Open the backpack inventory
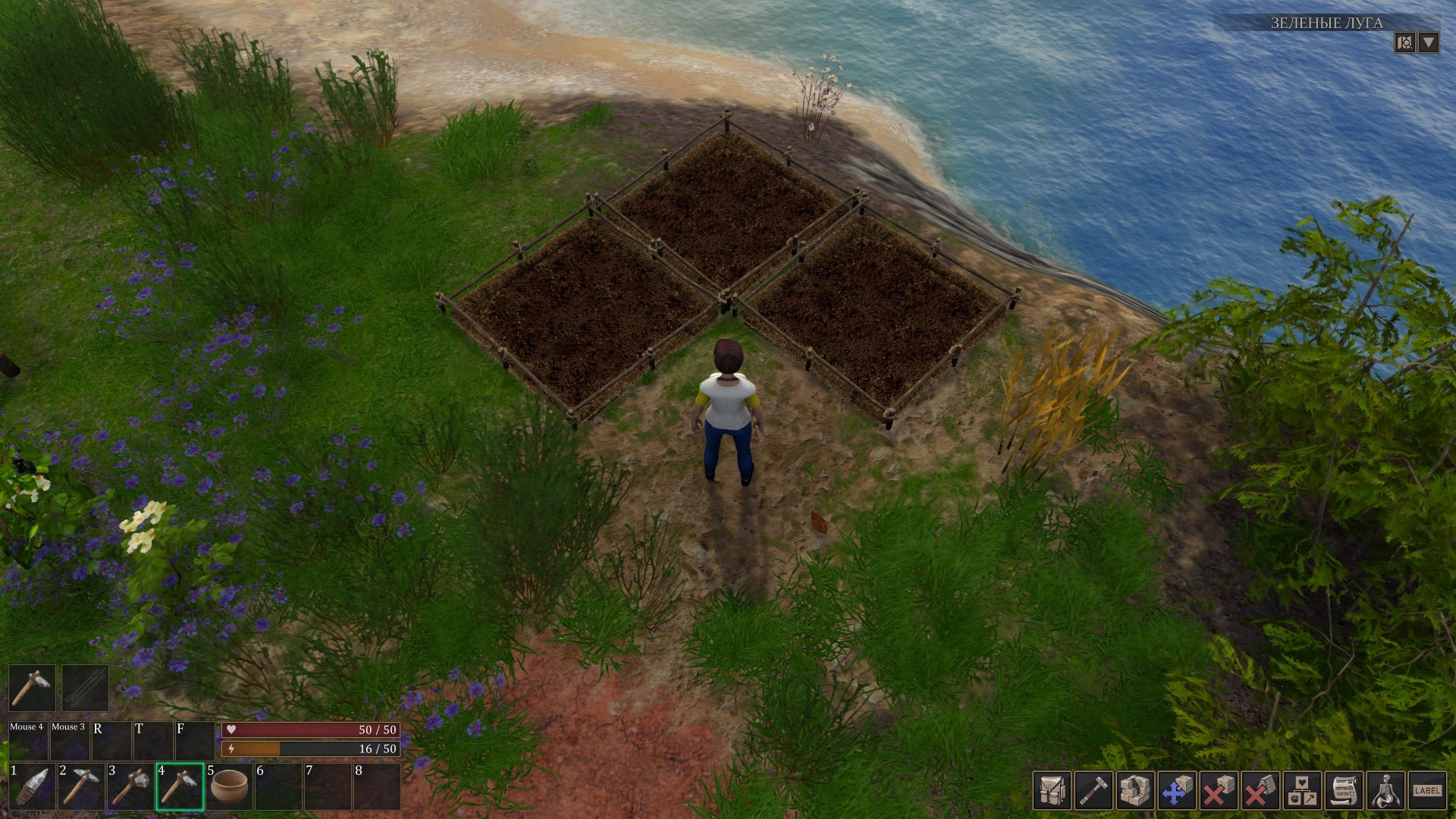The width and height of the screenshot is (1456, 819). (x=1052, y=791)
